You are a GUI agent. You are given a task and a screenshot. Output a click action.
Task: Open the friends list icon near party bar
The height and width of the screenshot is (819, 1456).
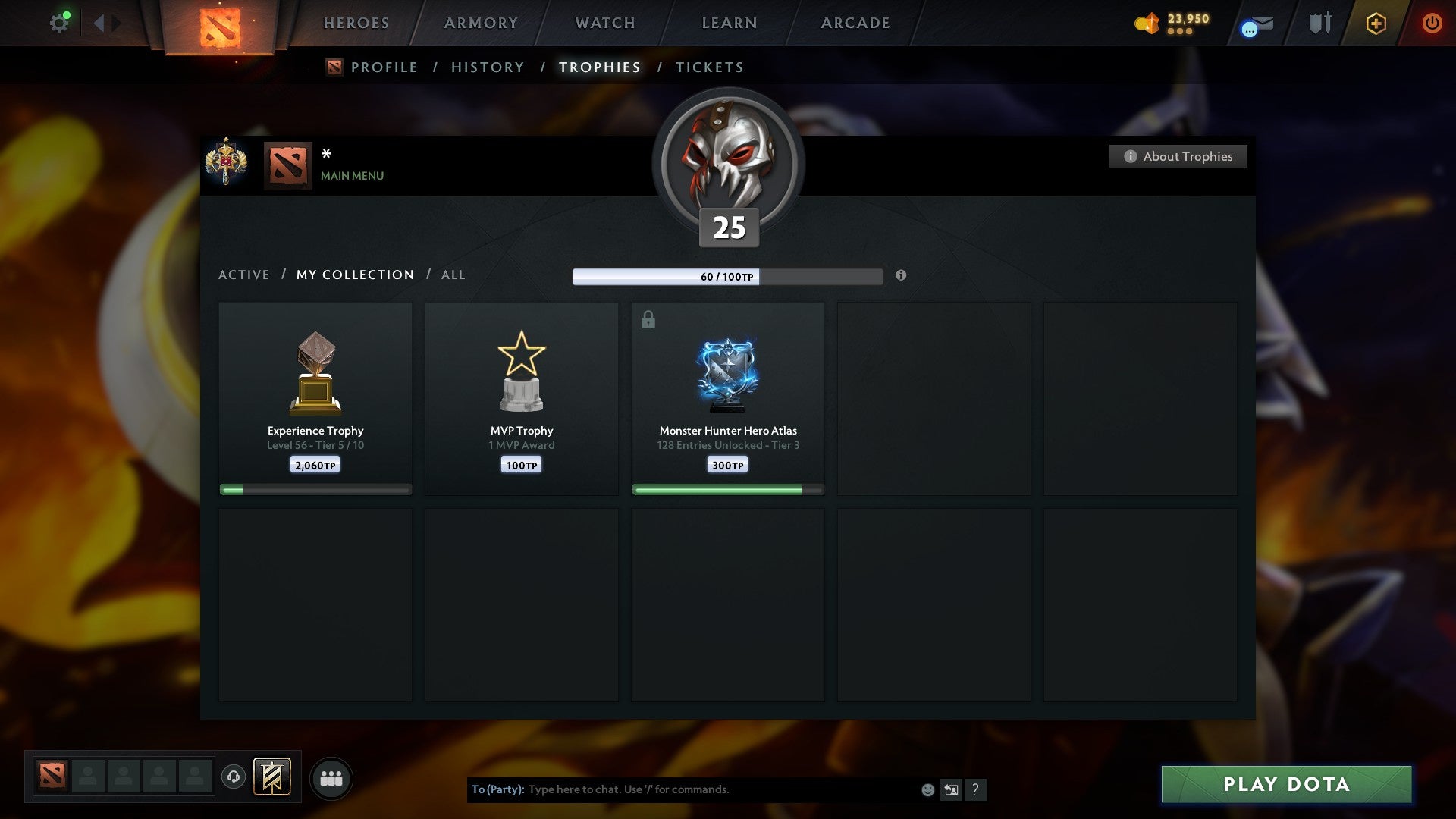pos(331,777)
